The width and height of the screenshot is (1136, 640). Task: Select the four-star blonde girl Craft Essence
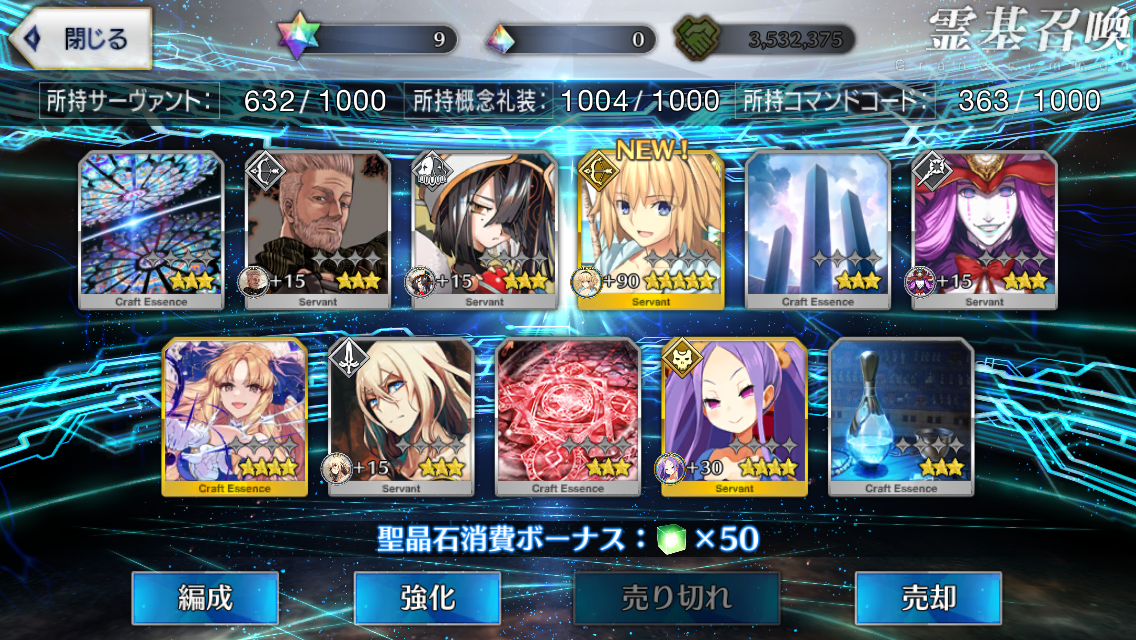(235, 416)
